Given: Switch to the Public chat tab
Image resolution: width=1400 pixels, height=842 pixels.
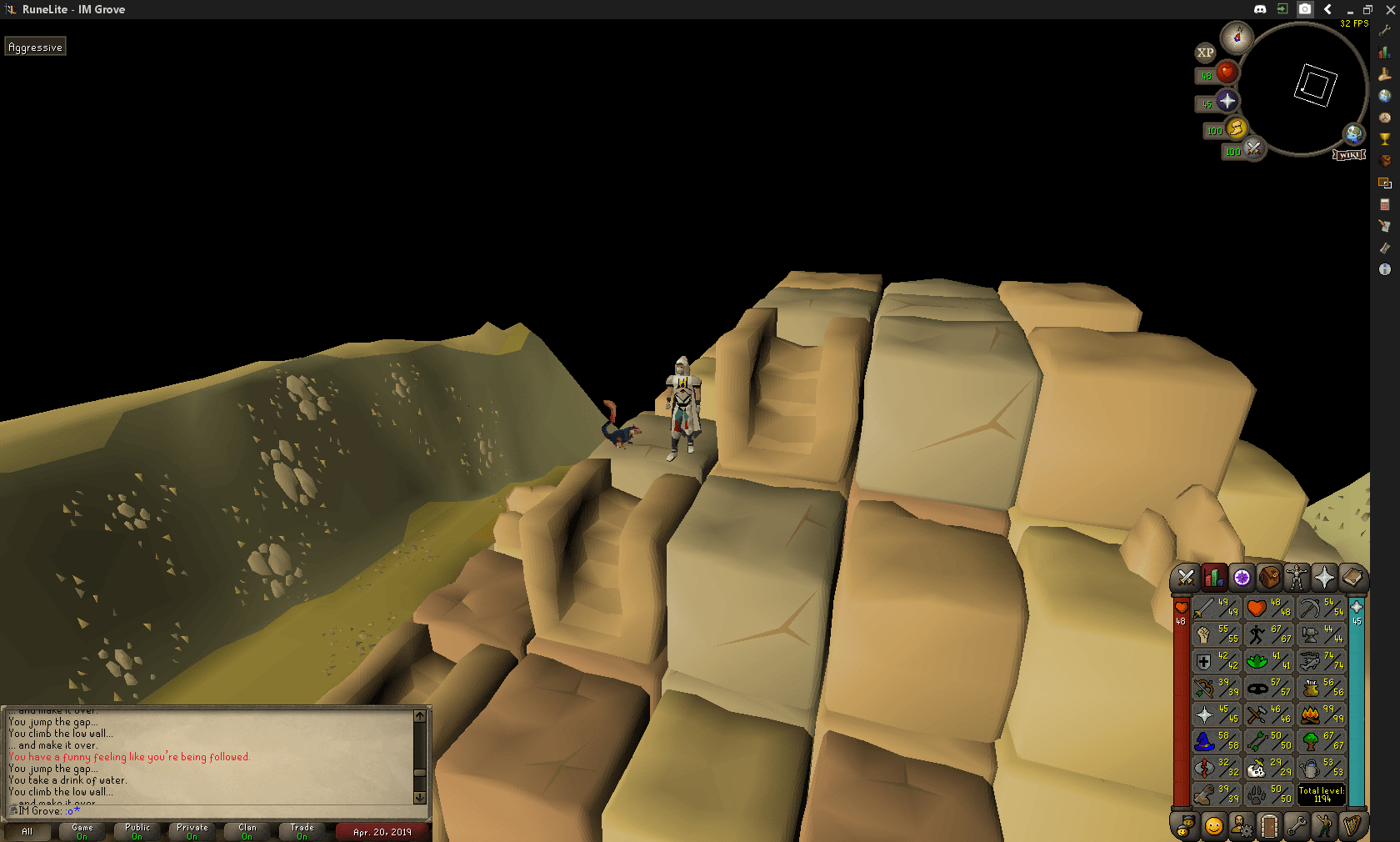Looking at the screenshot, I should coord(136,830).
